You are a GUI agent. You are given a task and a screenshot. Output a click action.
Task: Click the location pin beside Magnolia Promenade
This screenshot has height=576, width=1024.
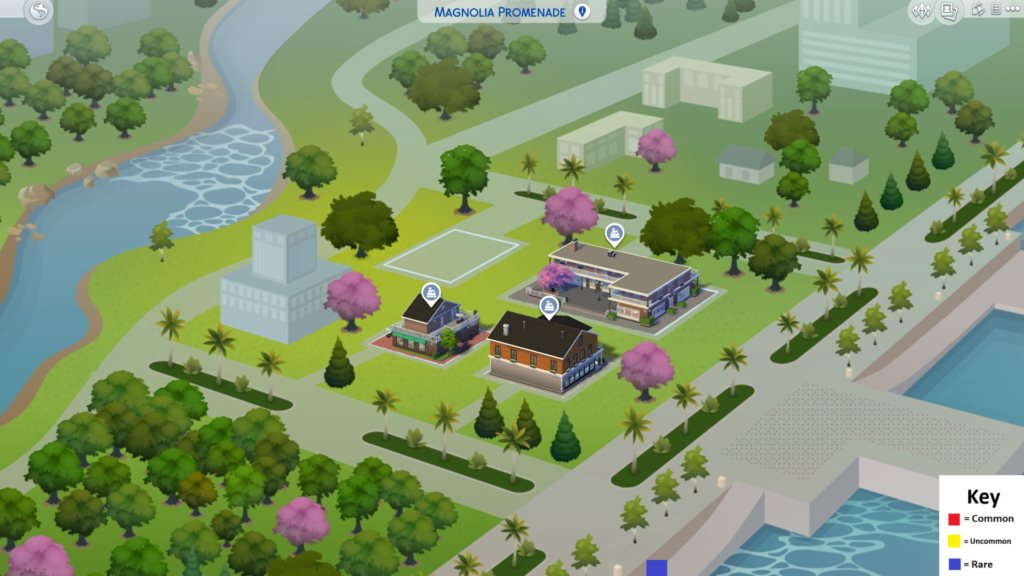584,12
